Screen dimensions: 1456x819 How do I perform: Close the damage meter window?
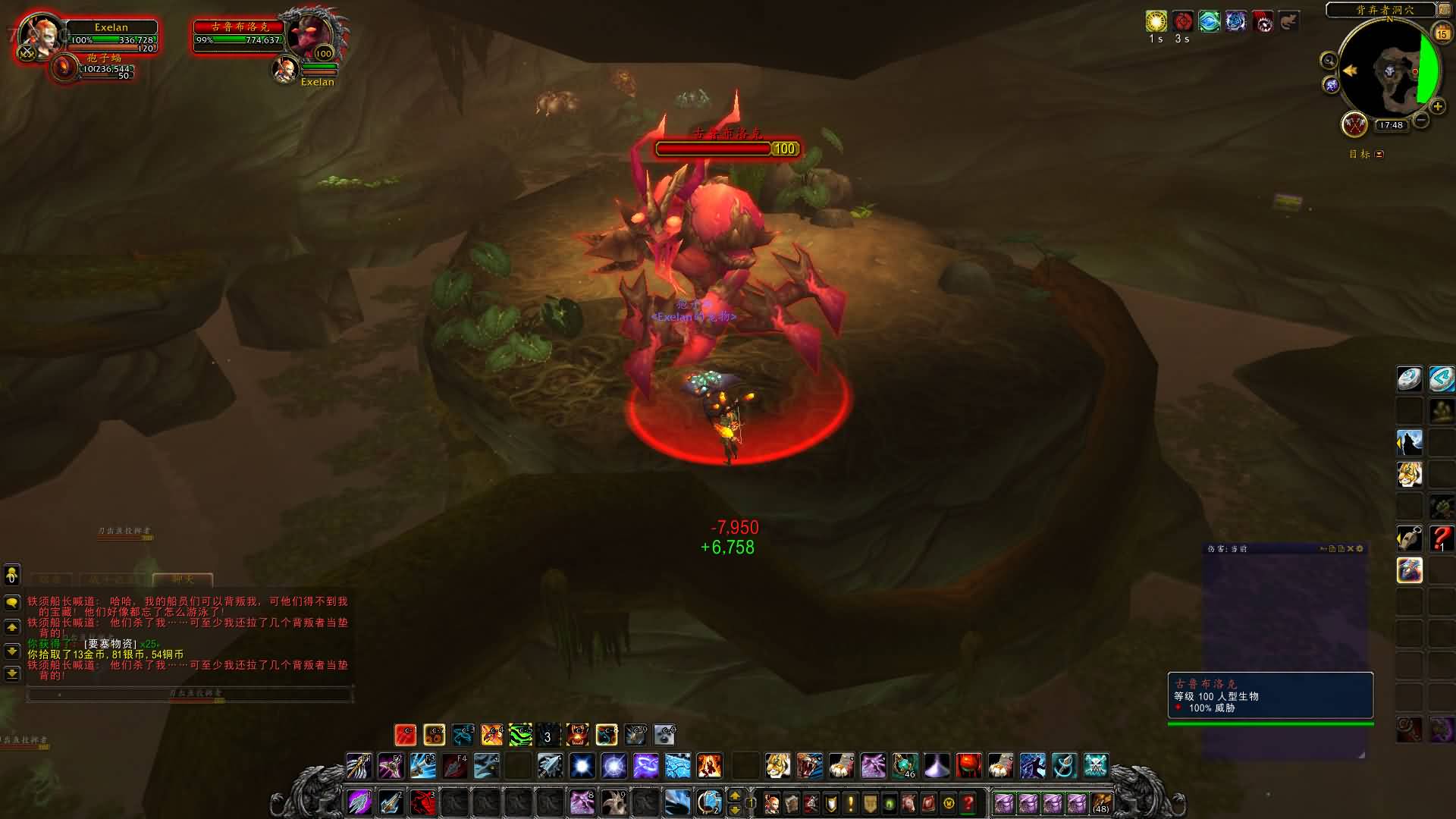click(1350, 548)
